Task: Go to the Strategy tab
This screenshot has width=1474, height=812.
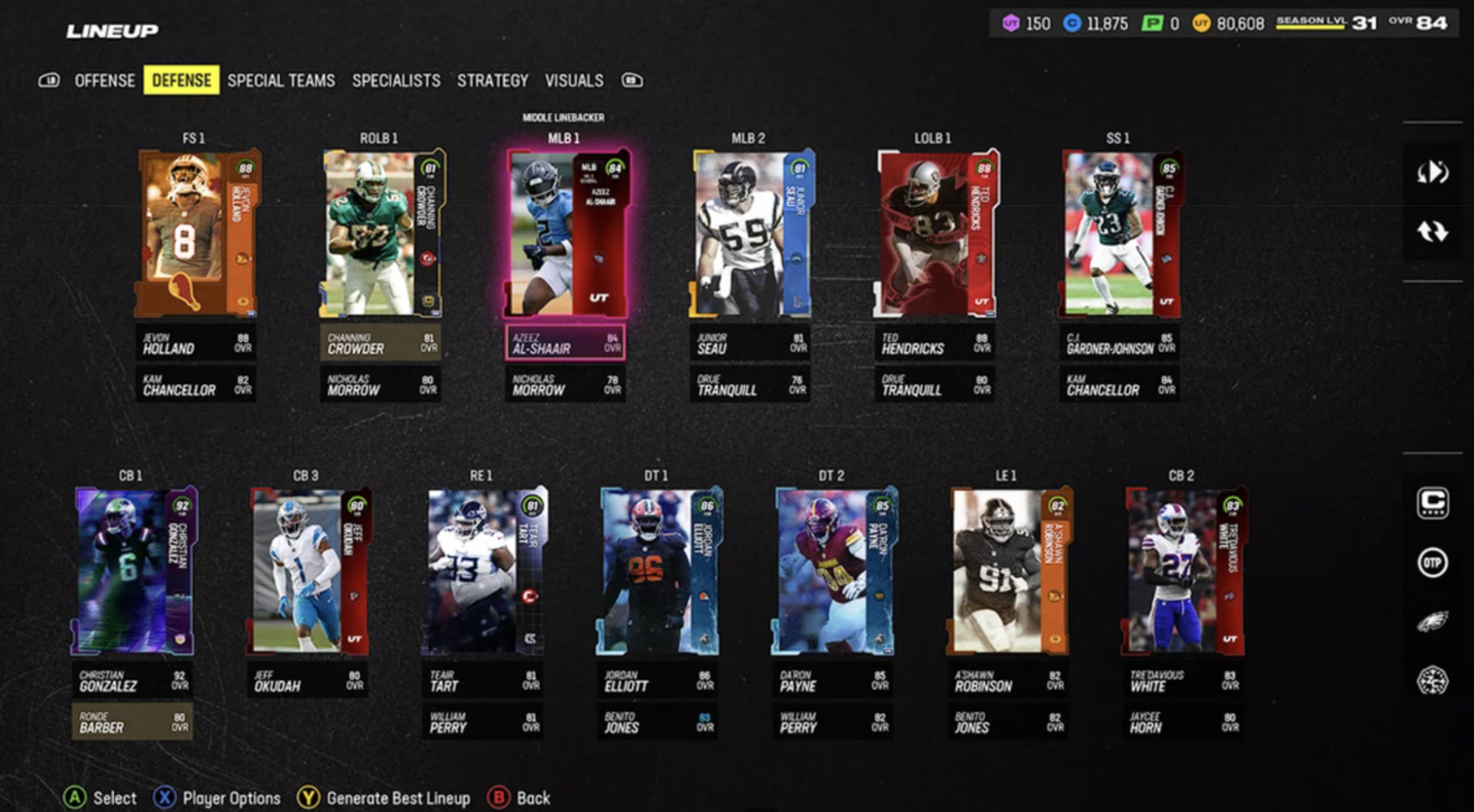Action: (x=492, y=81)
